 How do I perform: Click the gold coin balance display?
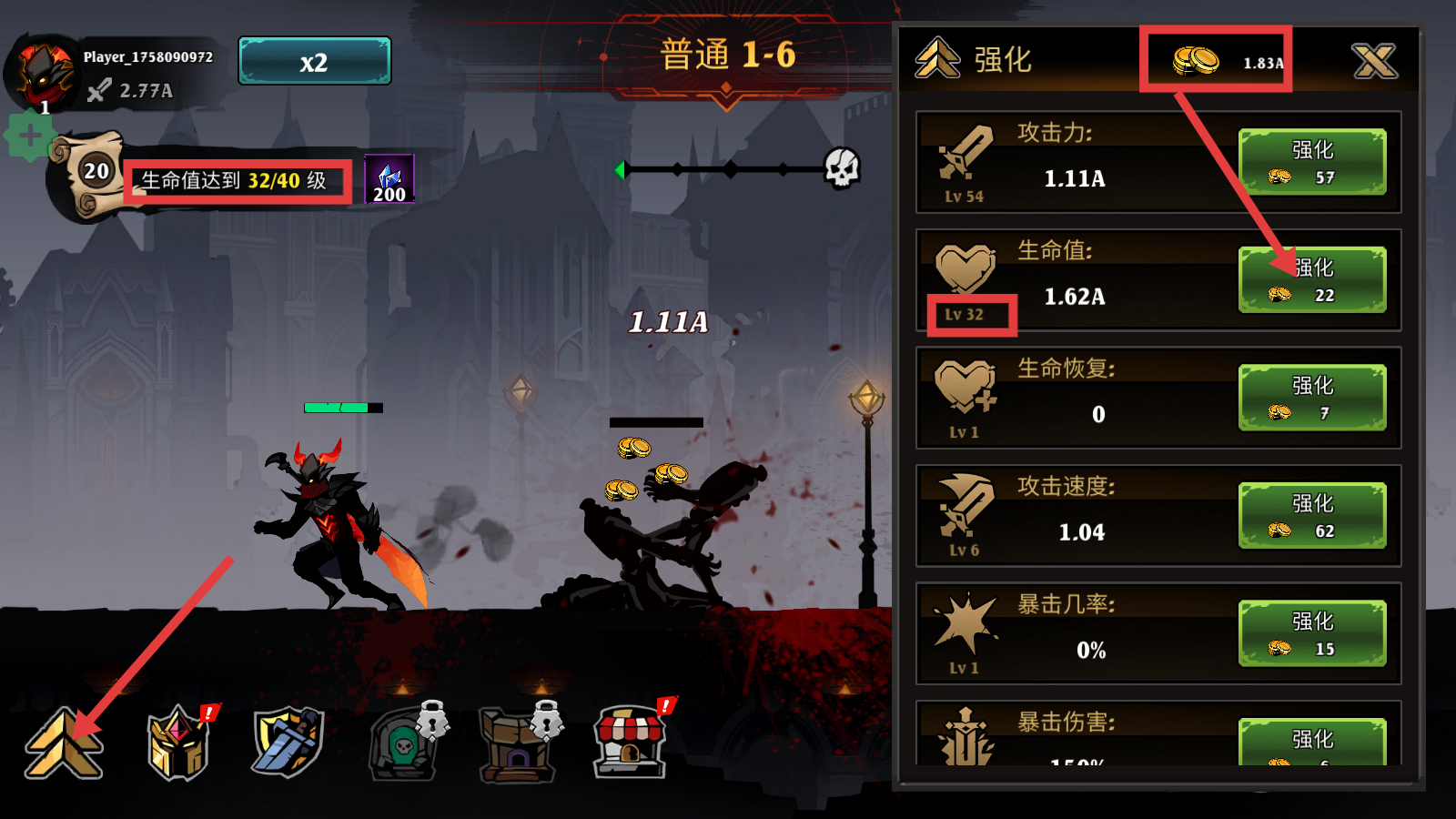click(1216, 61)
